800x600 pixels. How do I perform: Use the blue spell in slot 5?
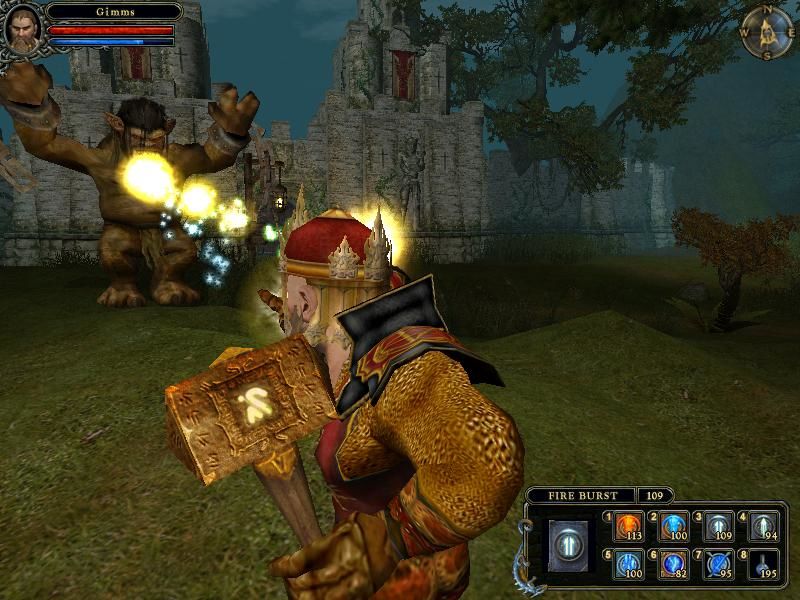(629, 564)
